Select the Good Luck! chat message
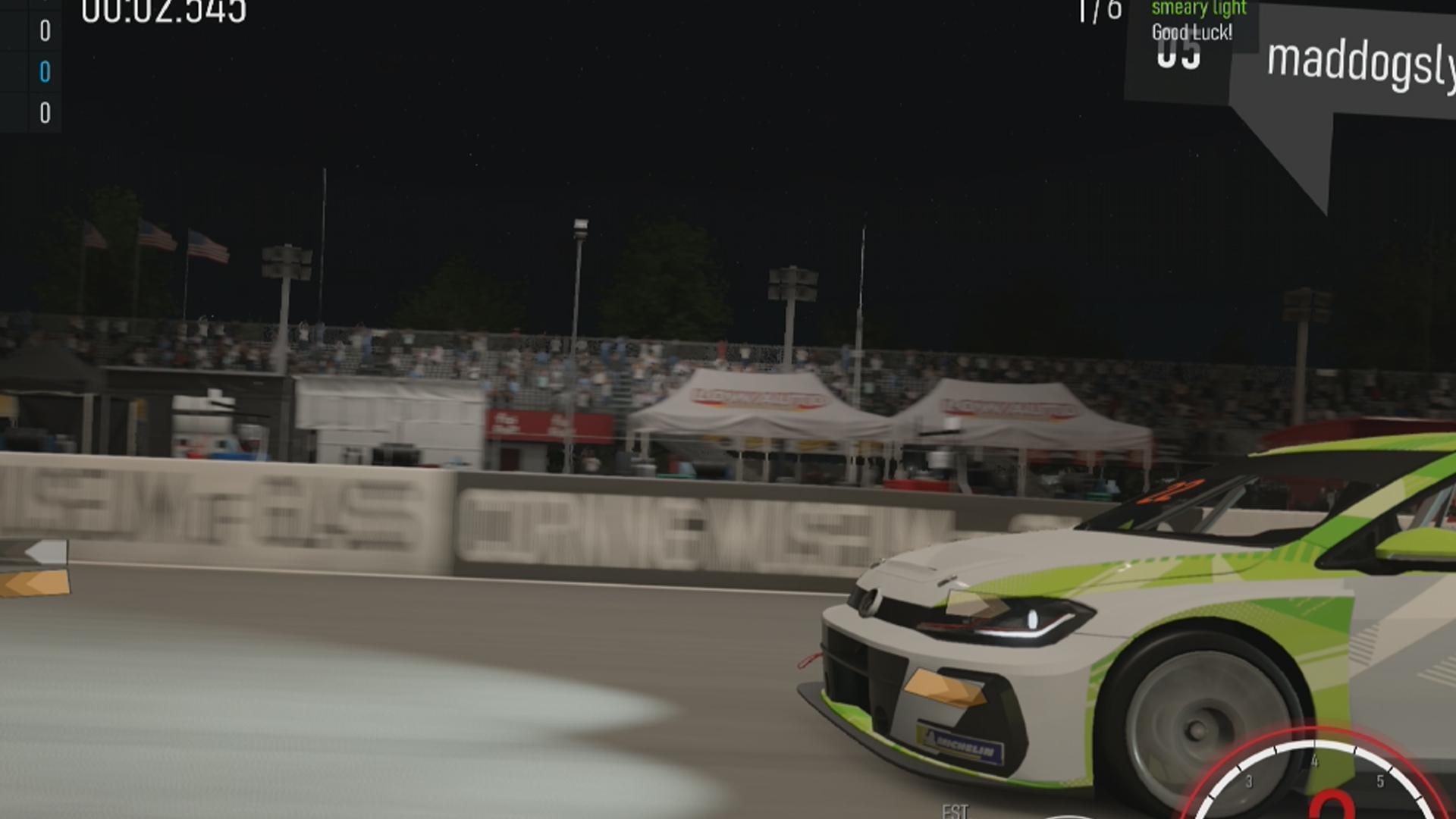This screenshot has width=1456, height=819. pos(1191,33)
